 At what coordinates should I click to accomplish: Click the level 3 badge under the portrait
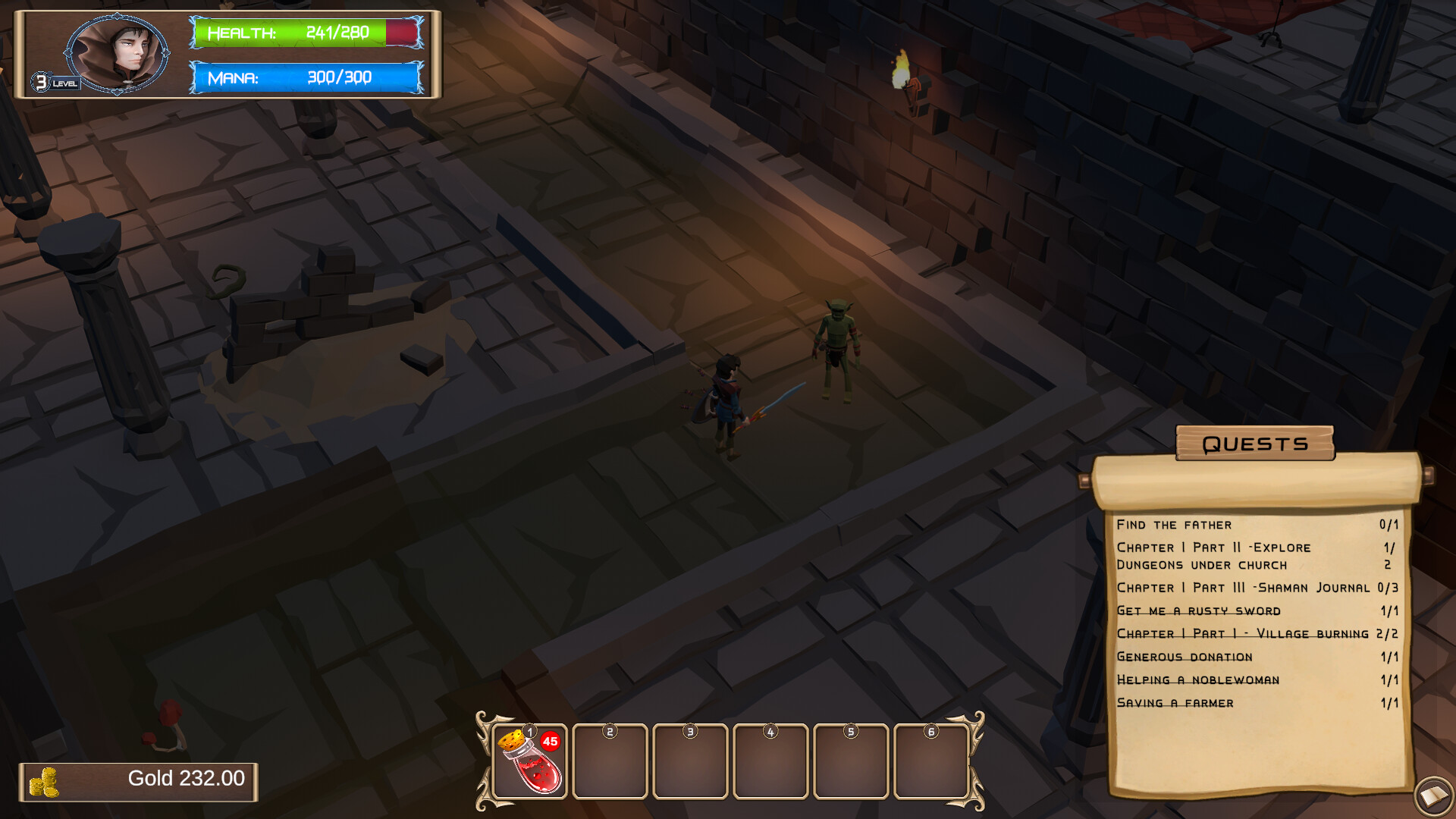tap(42, 80)
